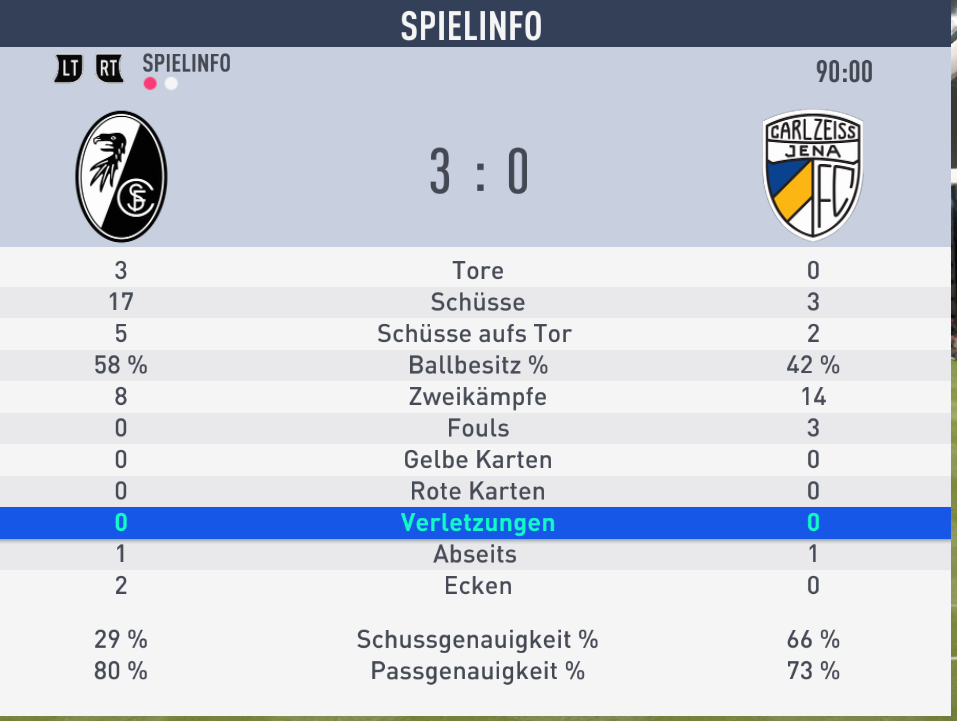Select the Fouls row
Screen dimensions: 957x721
[x=477, y=429]
